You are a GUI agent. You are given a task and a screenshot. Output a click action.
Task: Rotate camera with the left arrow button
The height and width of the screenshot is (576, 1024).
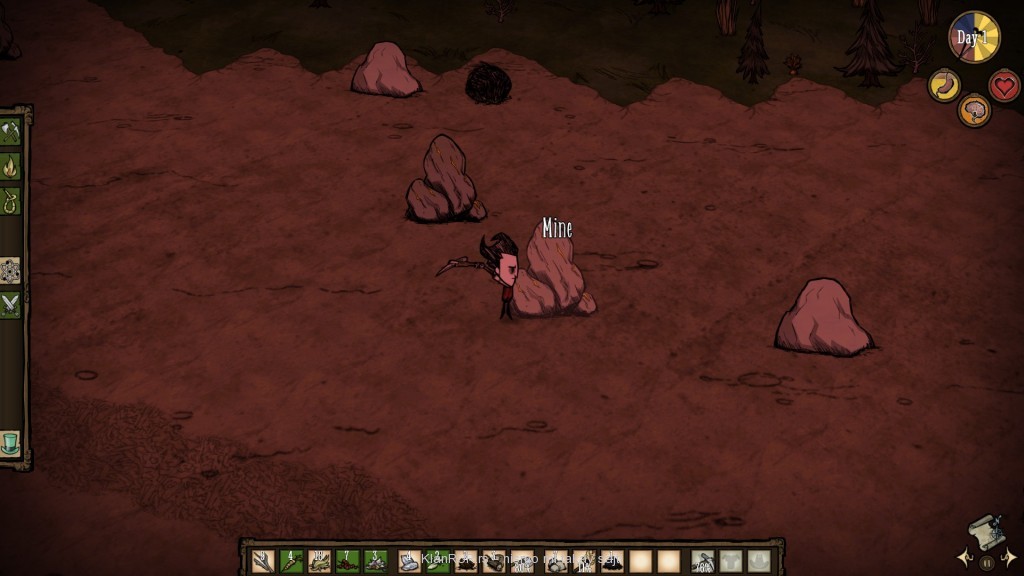tap(964, 558)
